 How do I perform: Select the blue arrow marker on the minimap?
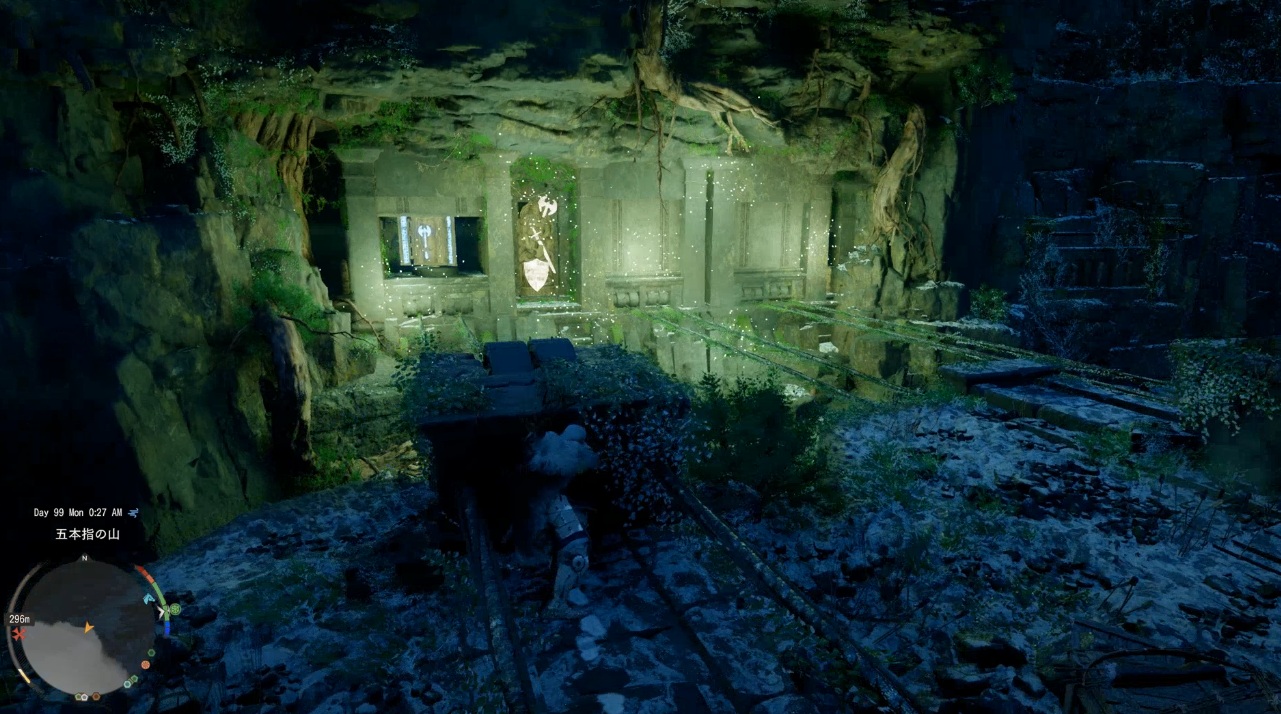148,599
